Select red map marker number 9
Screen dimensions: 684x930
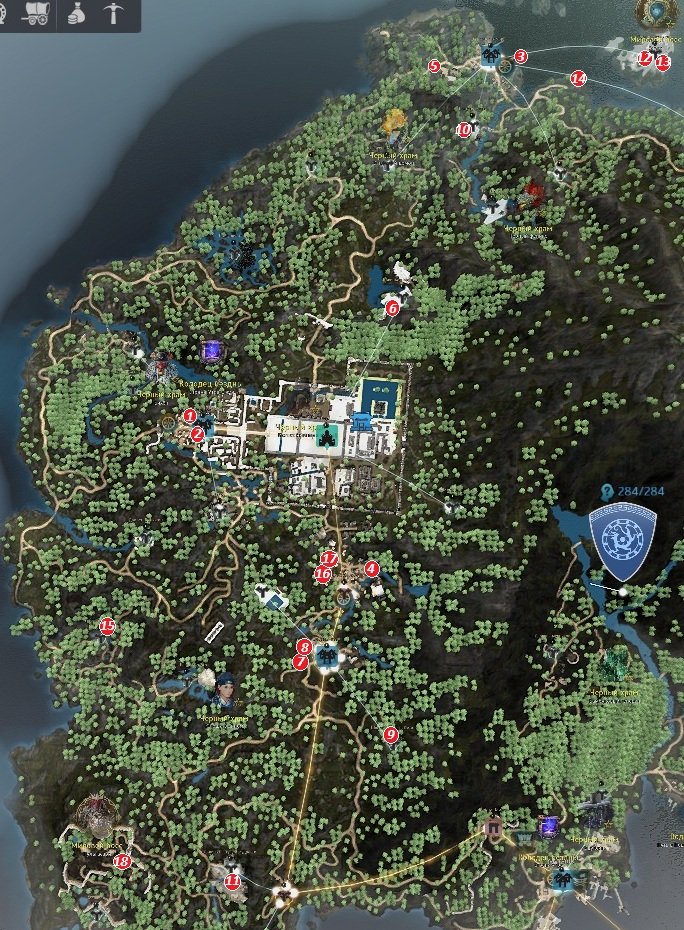pyautogui.click(x=391, y=735)
